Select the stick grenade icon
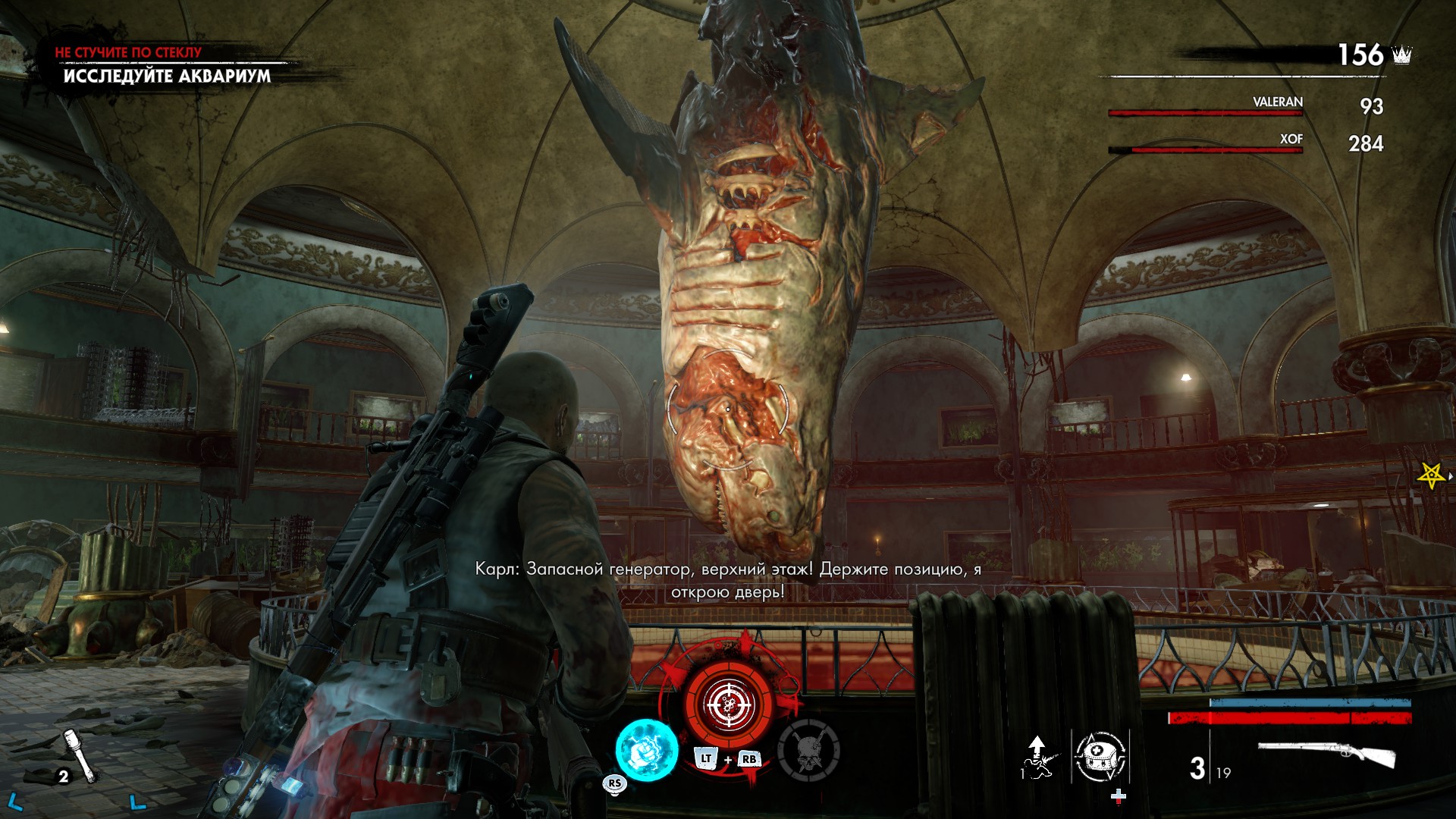The height and width of the screenshot is (819, 1456). pos(80,755)
